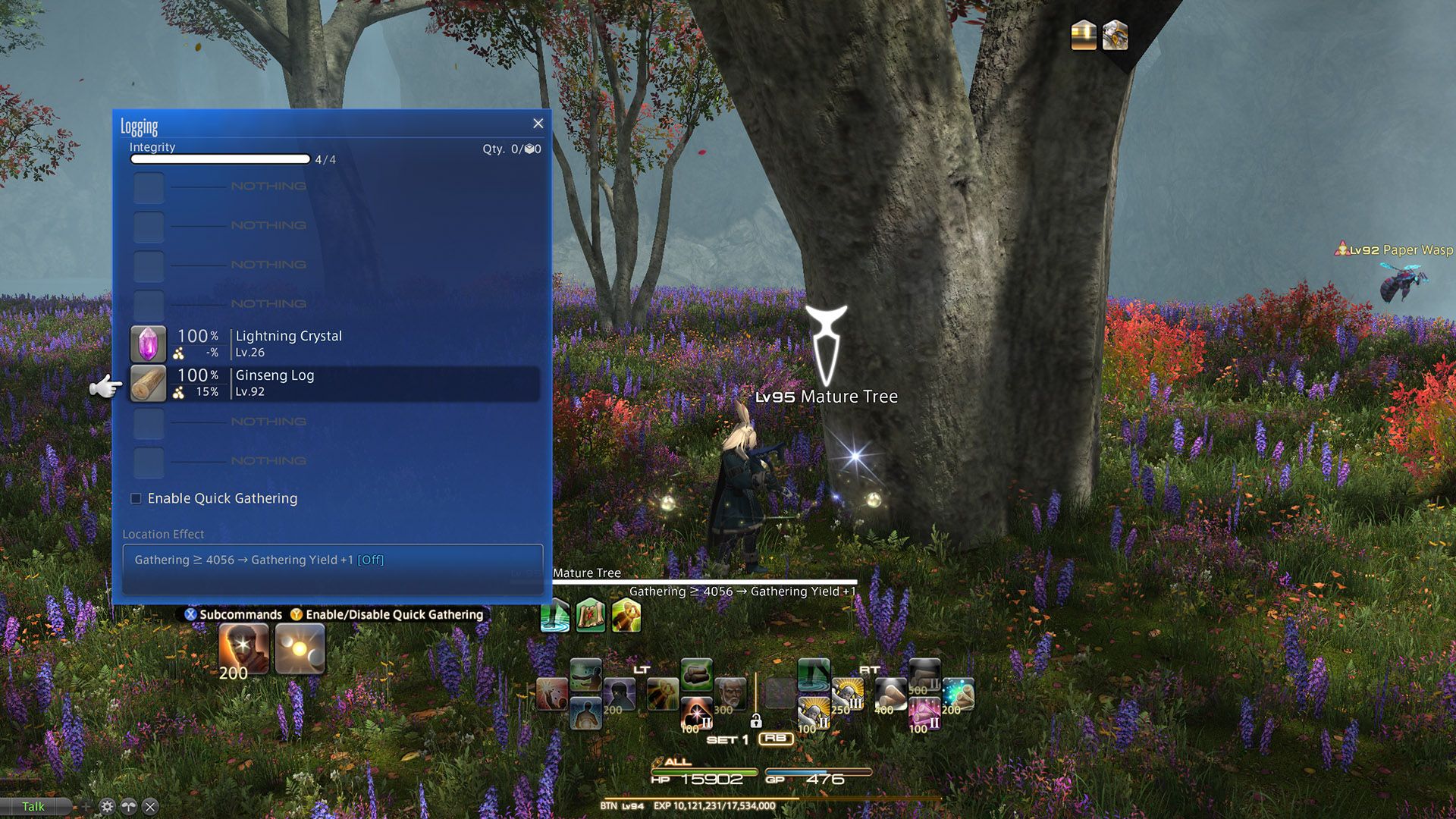Enable the Quick Gathering checkbox

click(136, 498)
